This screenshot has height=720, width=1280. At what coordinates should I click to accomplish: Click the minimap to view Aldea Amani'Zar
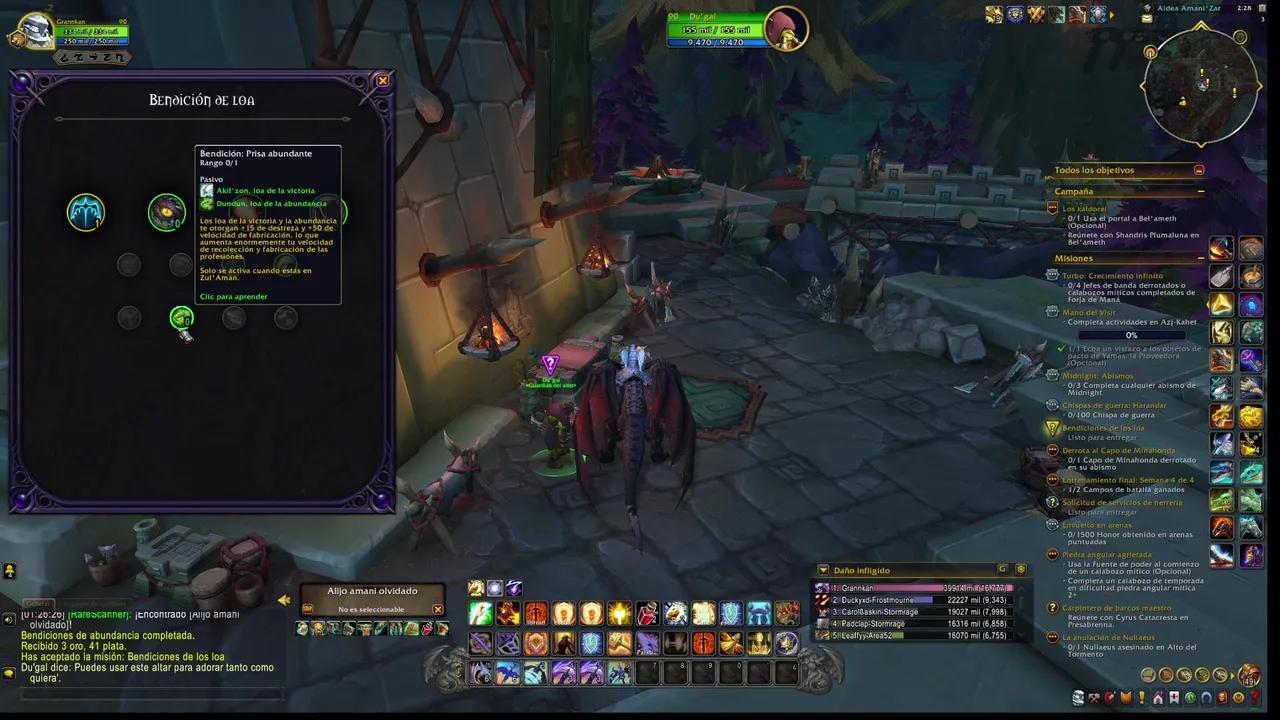tap(1200, 85)
